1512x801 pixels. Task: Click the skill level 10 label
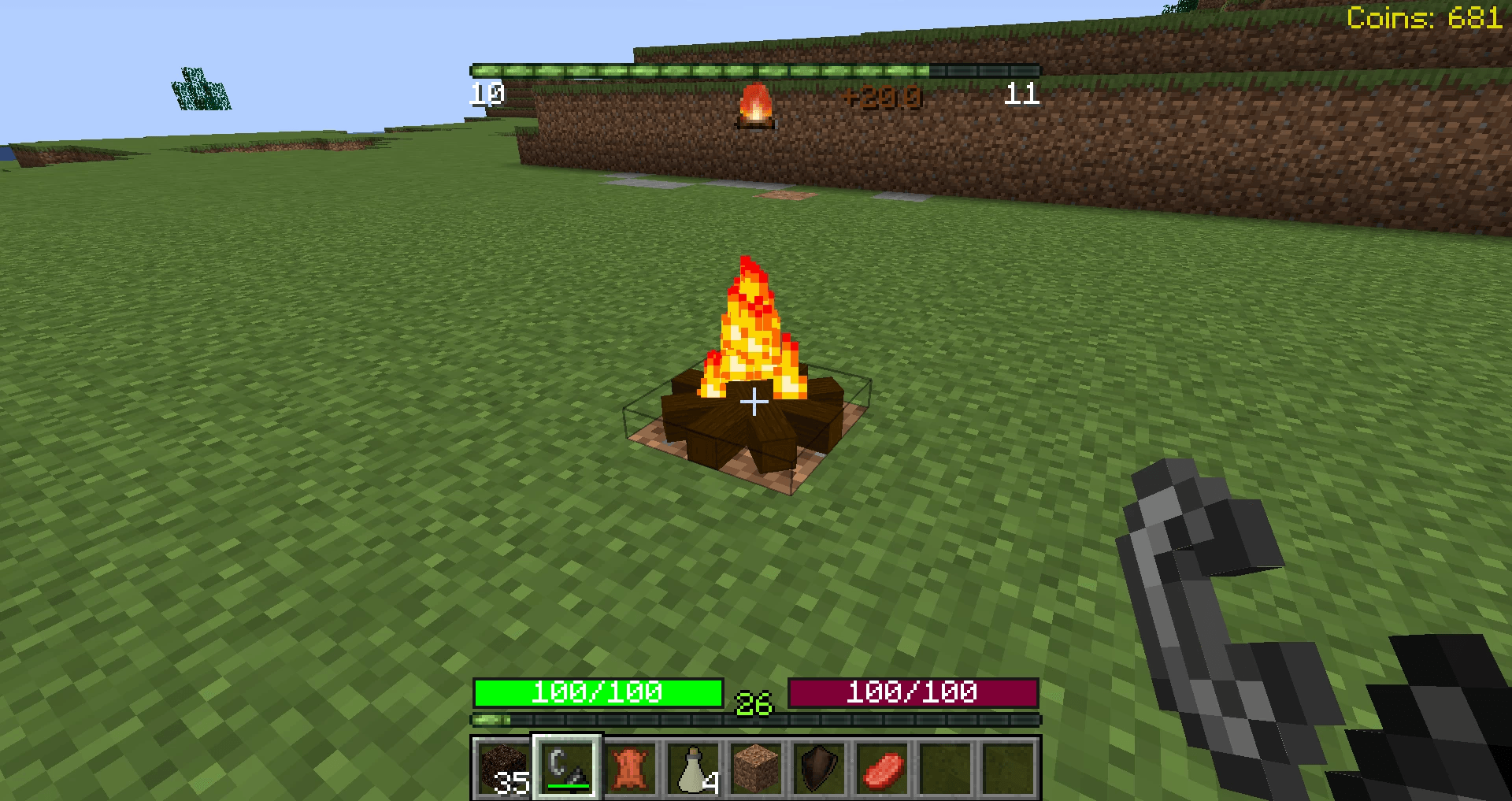pyautogui.click(x=486, y=95)
